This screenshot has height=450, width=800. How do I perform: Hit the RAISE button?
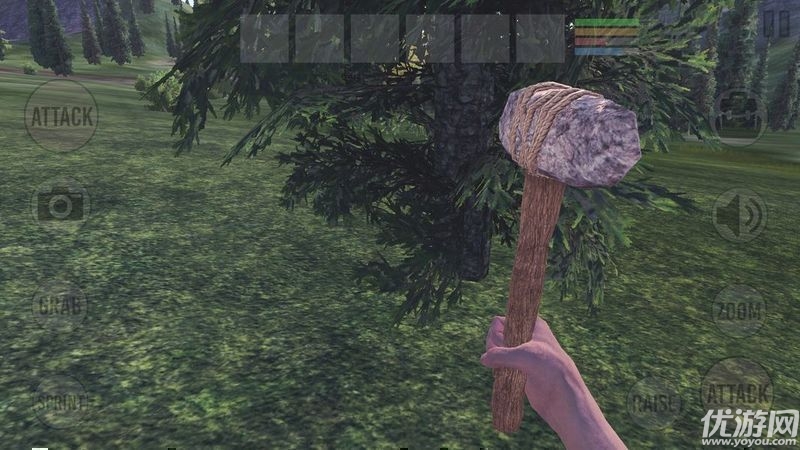pyautogui.click(x=654, y=403)
